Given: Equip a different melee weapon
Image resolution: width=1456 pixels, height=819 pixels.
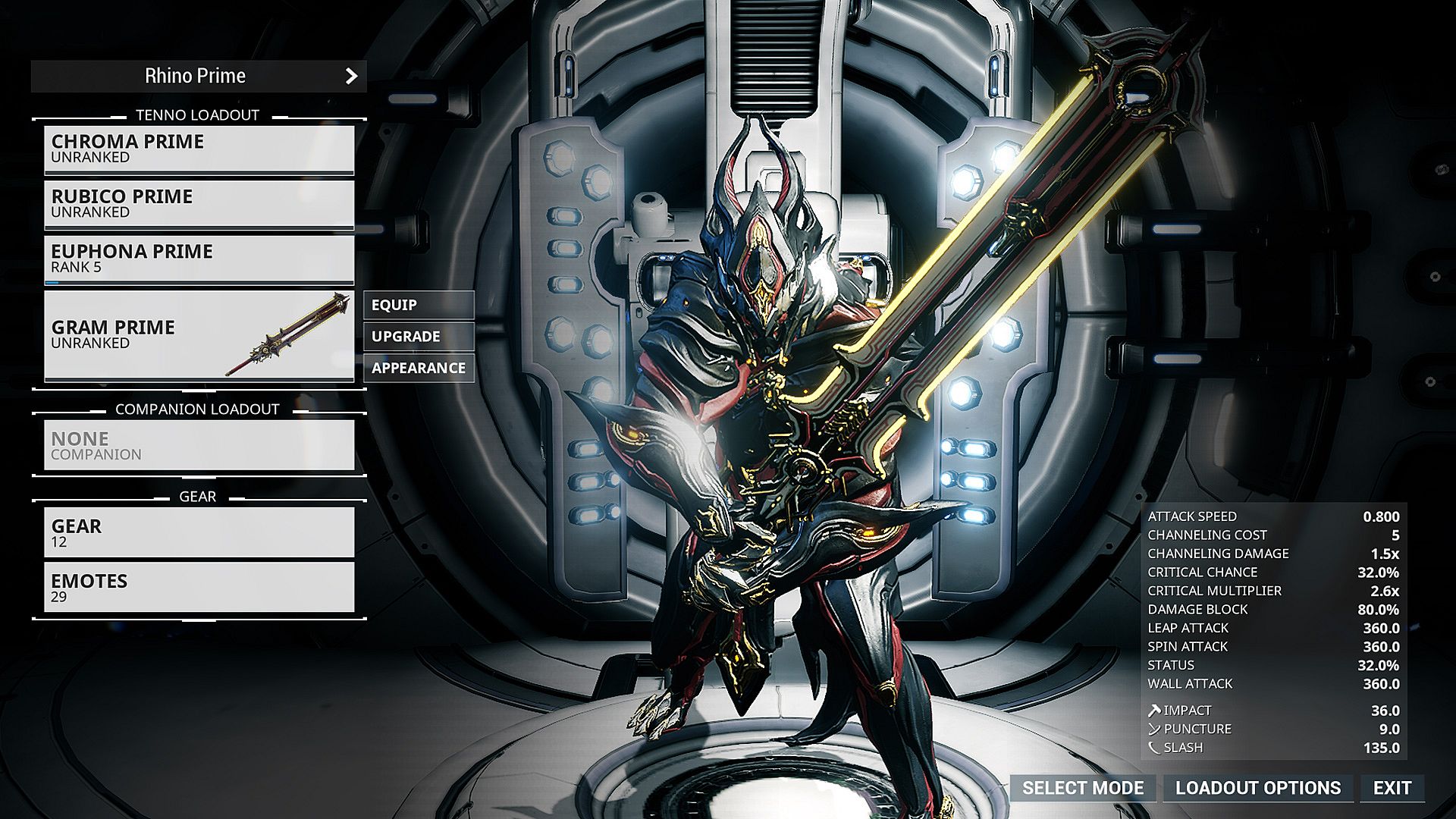Looking at the screenshot, I should point(419,305).
